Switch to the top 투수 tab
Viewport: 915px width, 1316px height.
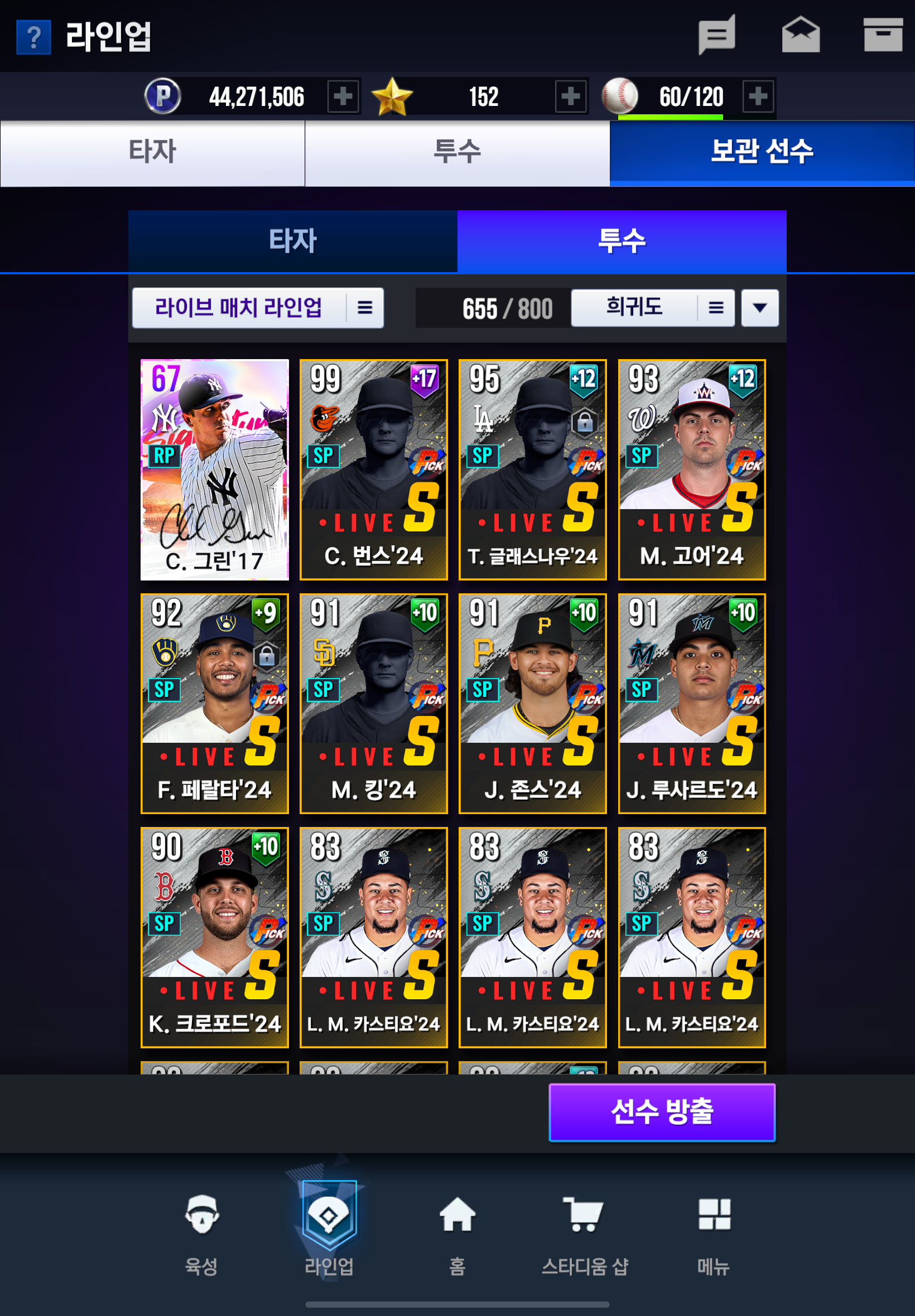pos(457,152)
